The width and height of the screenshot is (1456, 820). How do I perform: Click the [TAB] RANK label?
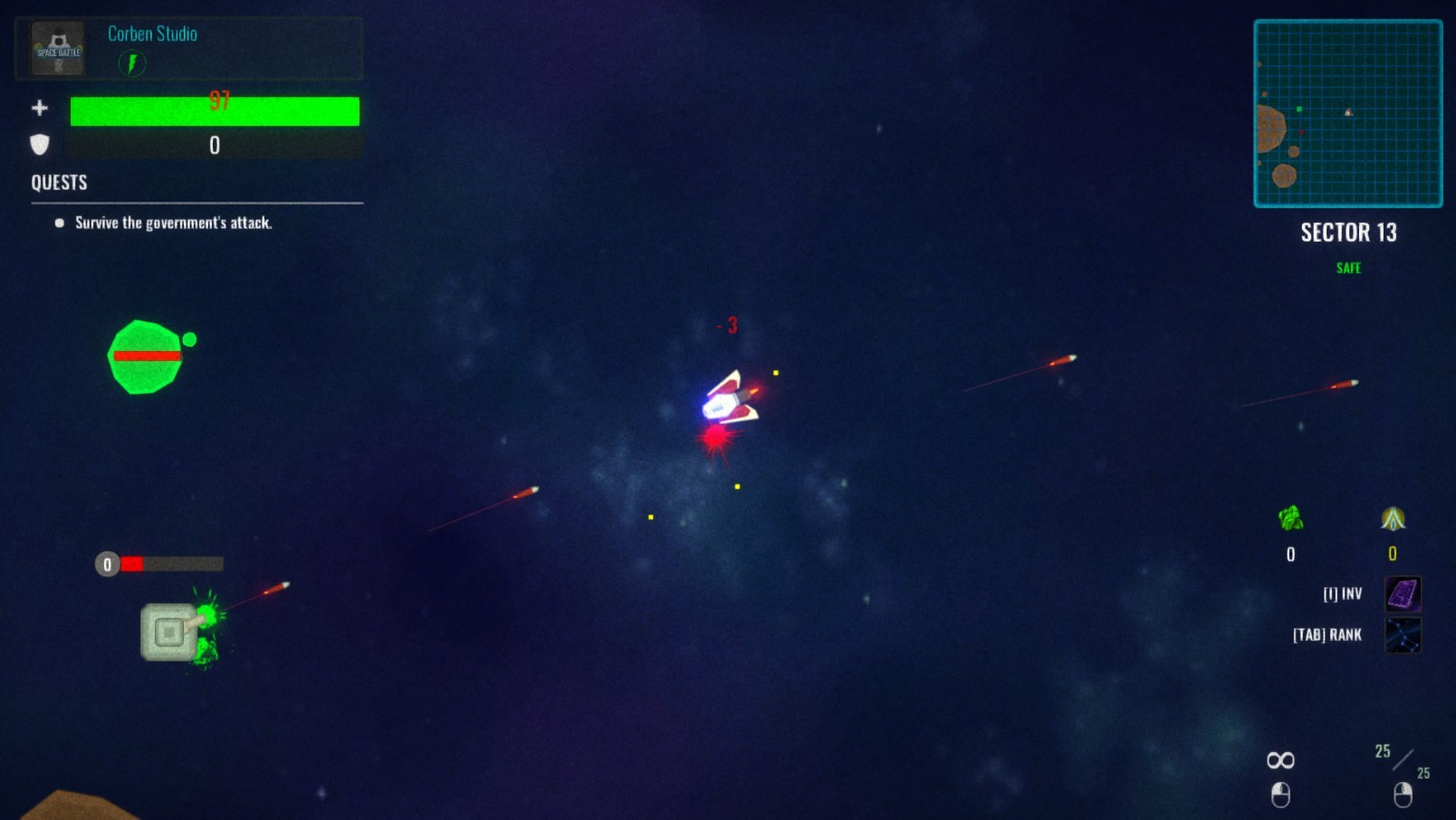(x=1326, y=634)
